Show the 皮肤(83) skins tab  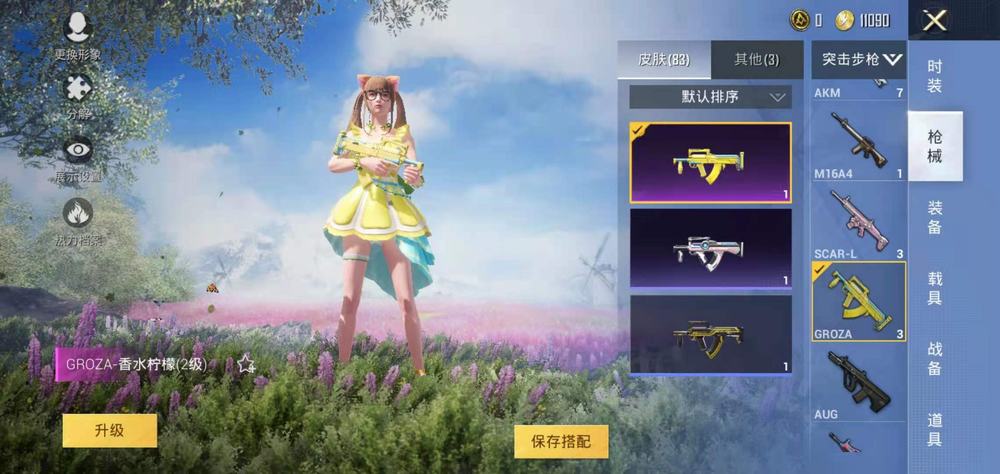pyautogui.click(x=665, y=59)
